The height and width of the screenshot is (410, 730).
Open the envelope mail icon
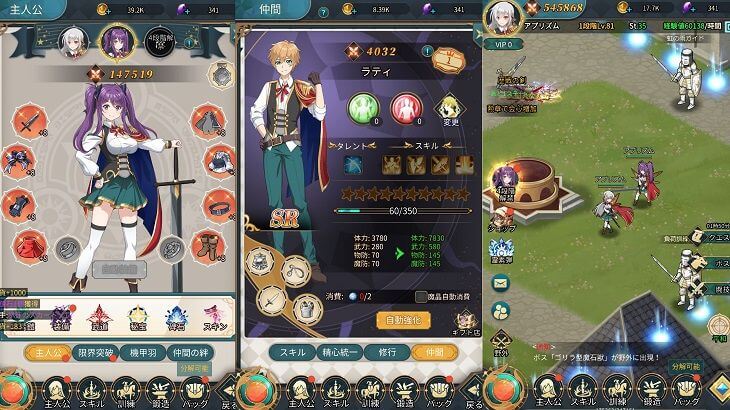tap(499, 310)
